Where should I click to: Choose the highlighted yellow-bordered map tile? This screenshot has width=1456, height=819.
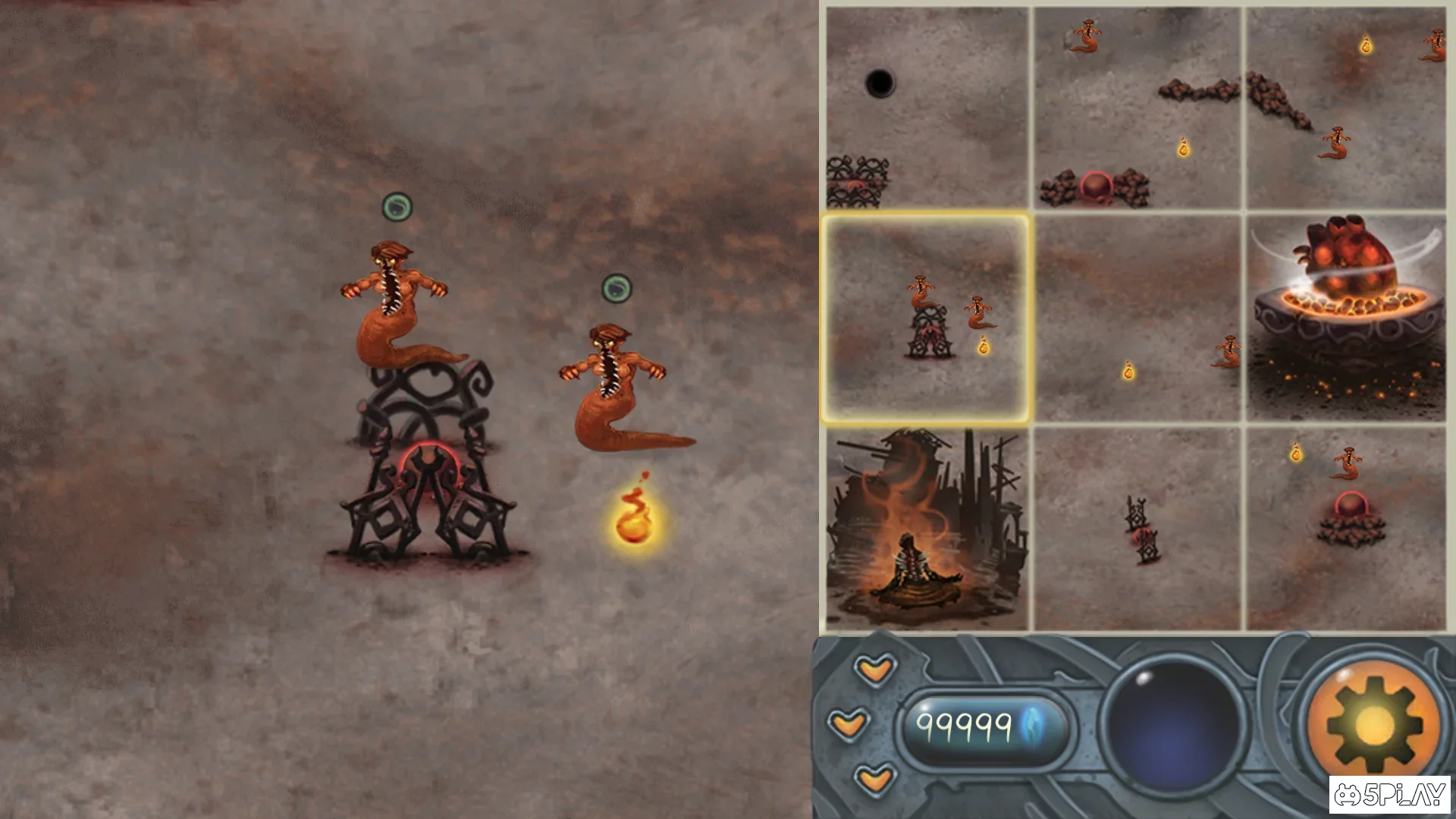tap(925, 318)
